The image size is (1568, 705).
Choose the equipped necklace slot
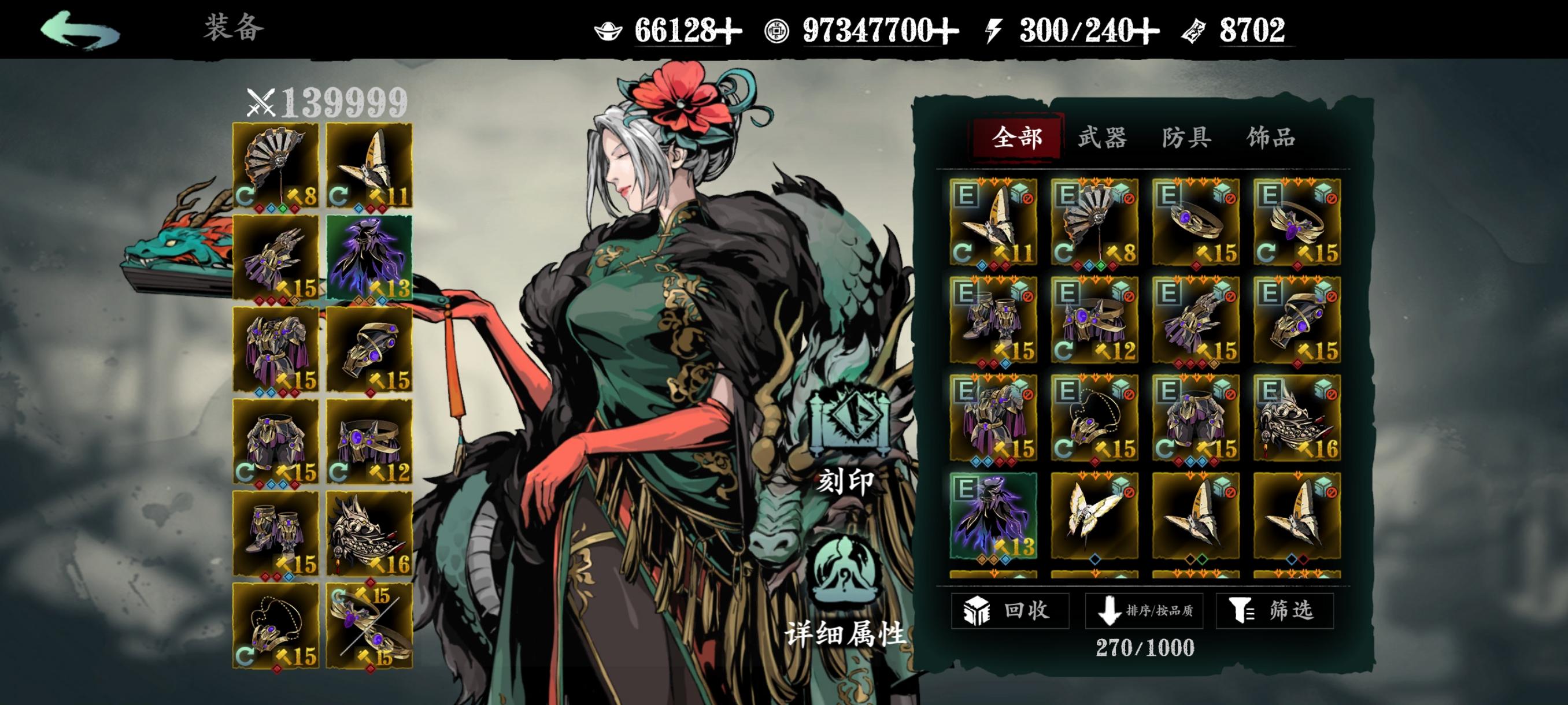(276, 626)
